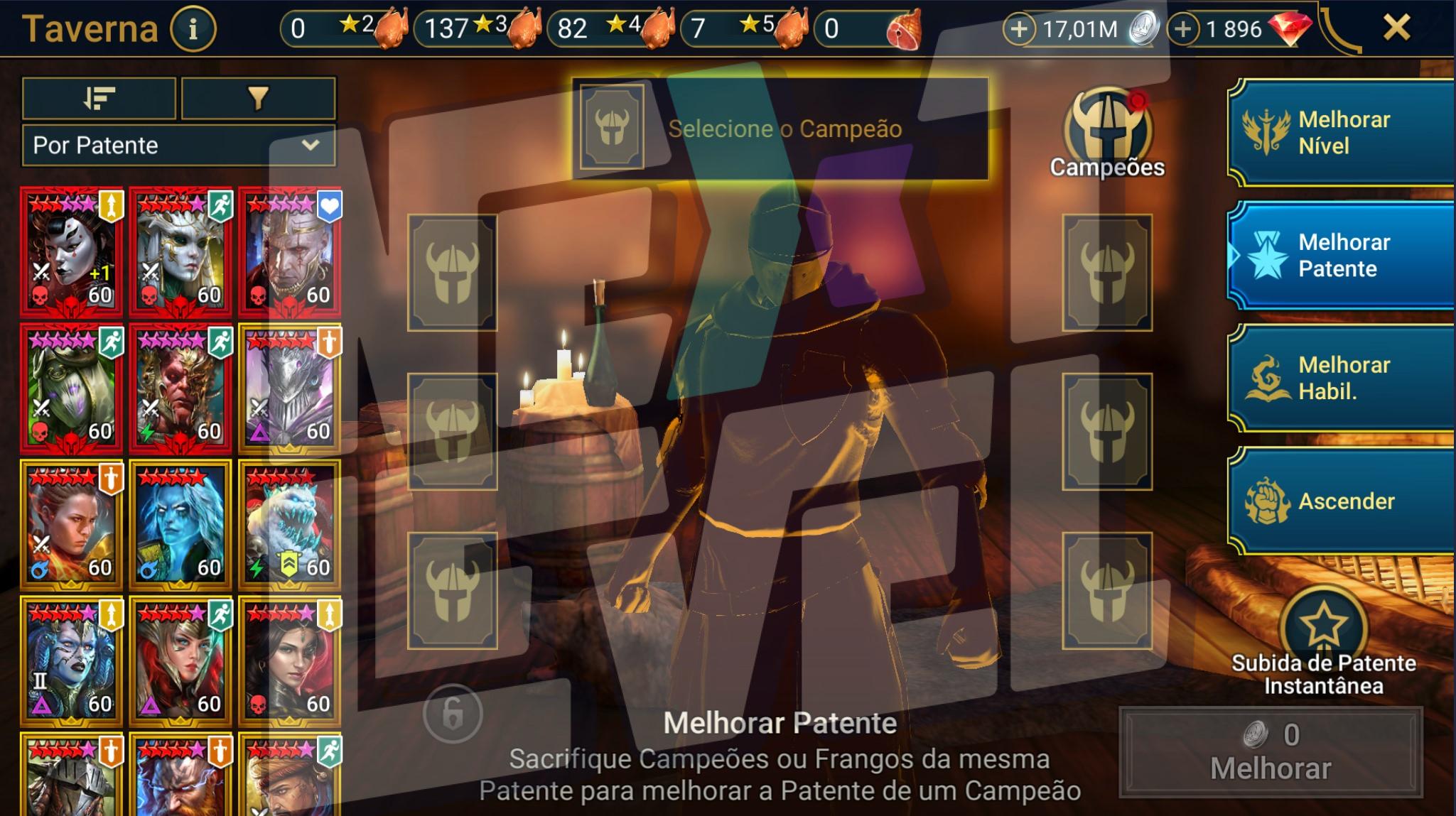
Task: Click the padlock lock icon
Action: [453, 714]
